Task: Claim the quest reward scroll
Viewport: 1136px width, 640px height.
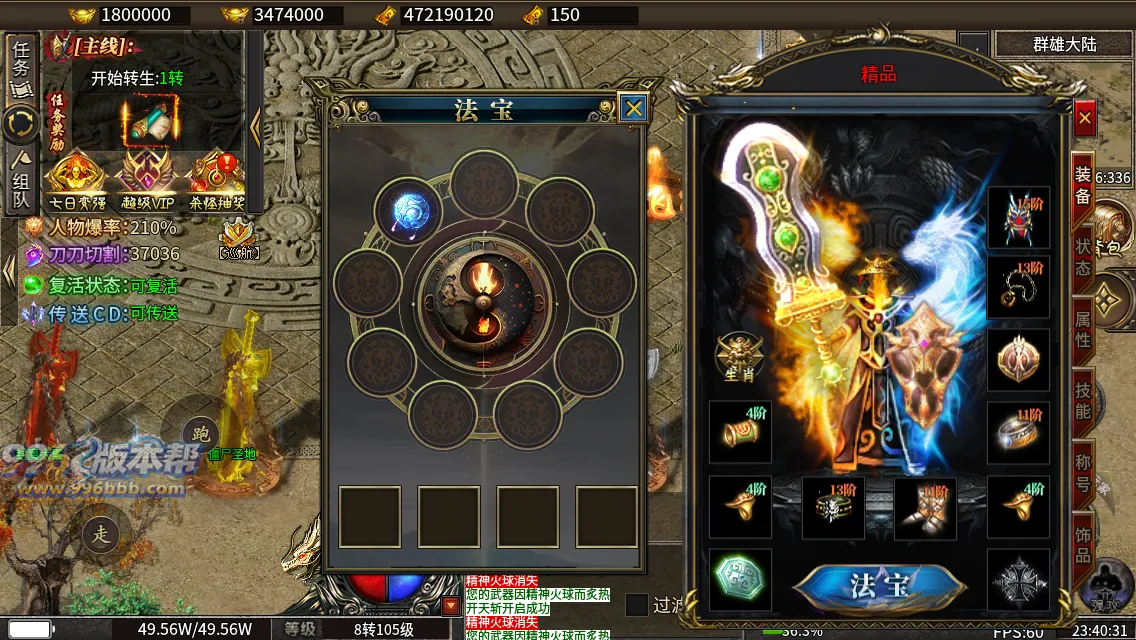Action: pyautogui.click(x=148, y=121)
